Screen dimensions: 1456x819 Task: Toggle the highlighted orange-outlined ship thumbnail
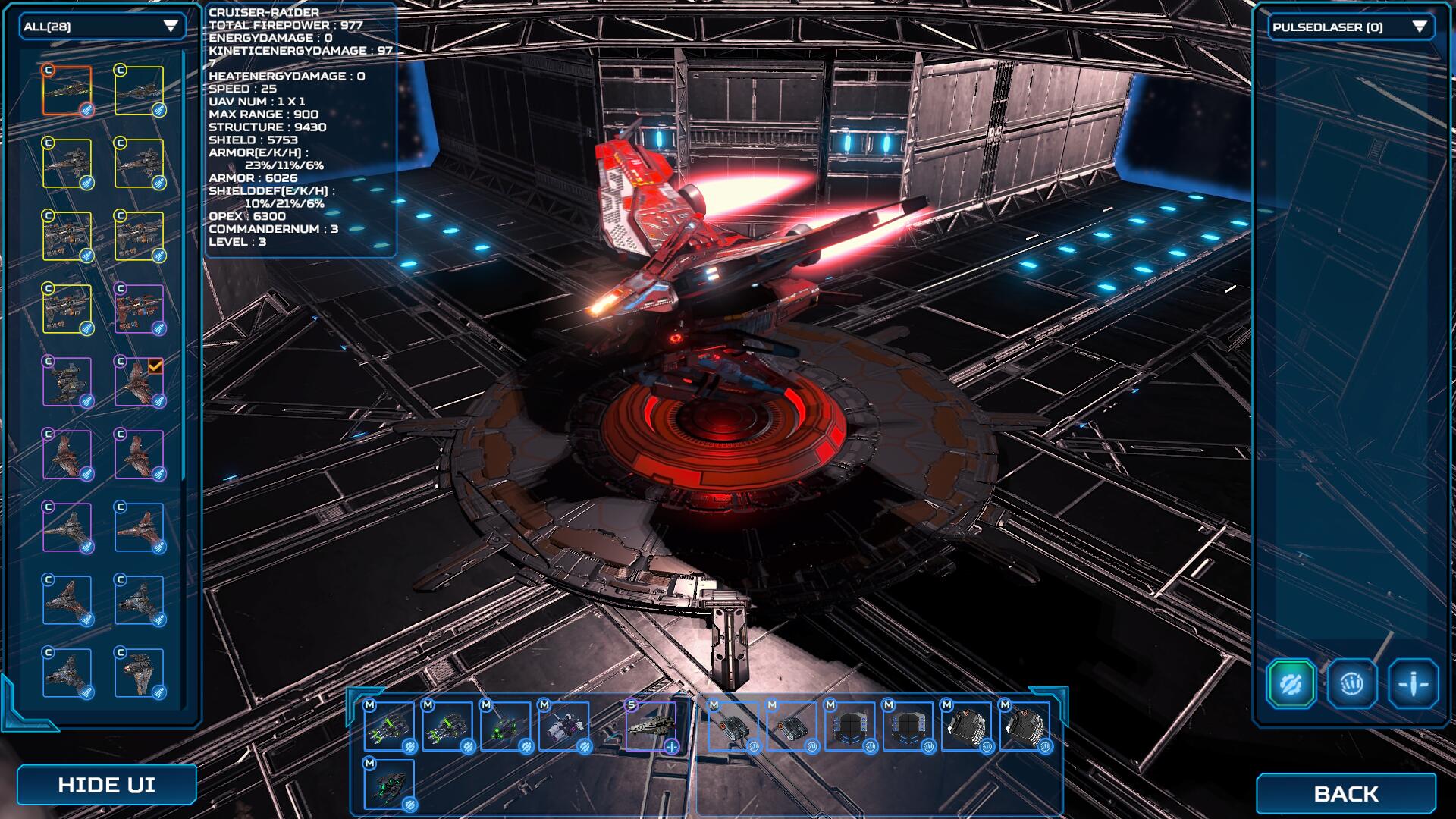coord(69,92)
